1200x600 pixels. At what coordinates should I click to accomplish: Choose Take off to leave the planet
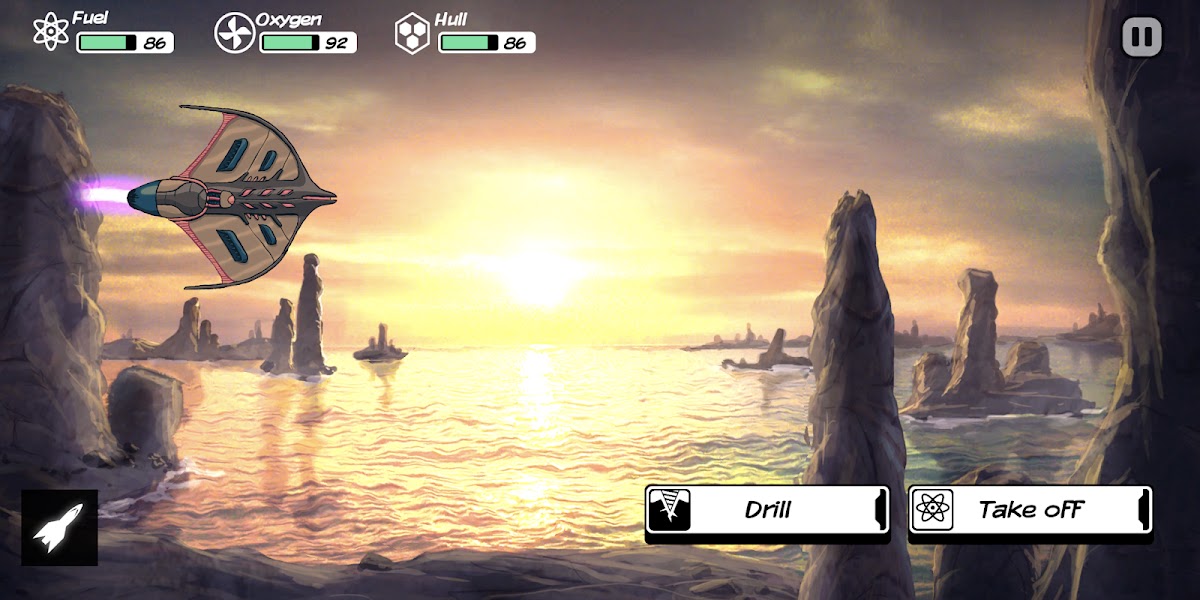coord(1030,510)
